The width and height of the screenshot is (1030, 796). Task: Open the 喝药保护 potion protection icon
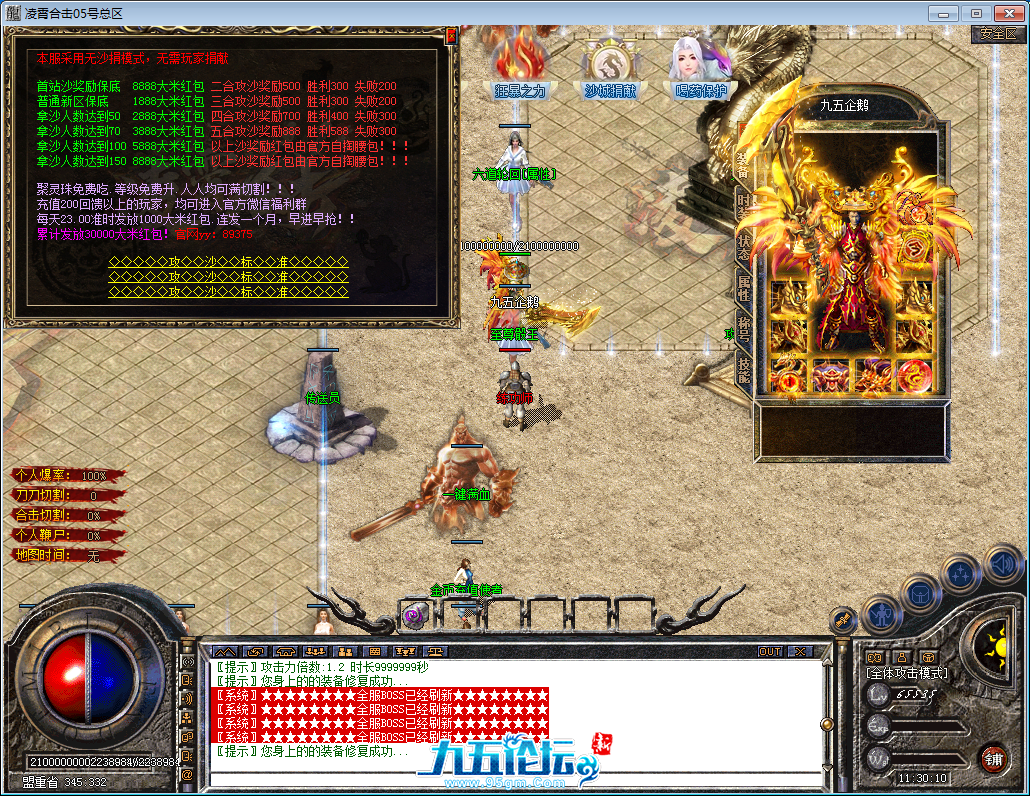pyautogui.click(x=700, y=63)
